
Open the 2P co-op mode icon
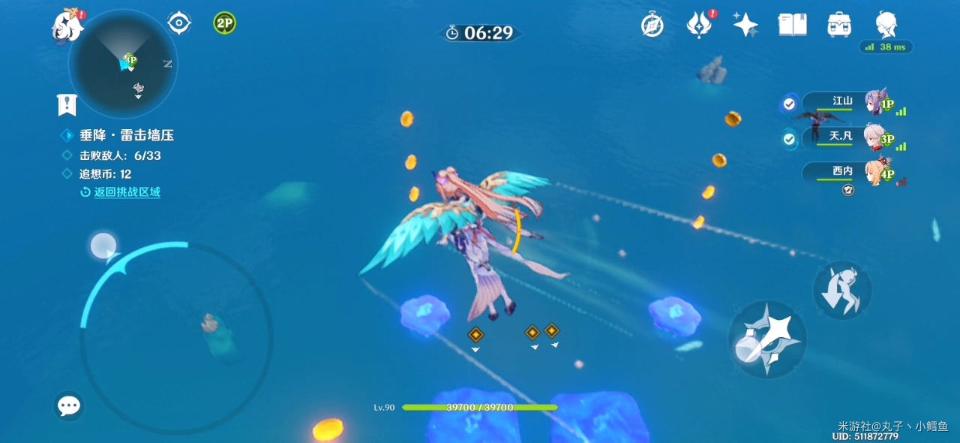tap(225, 22)
